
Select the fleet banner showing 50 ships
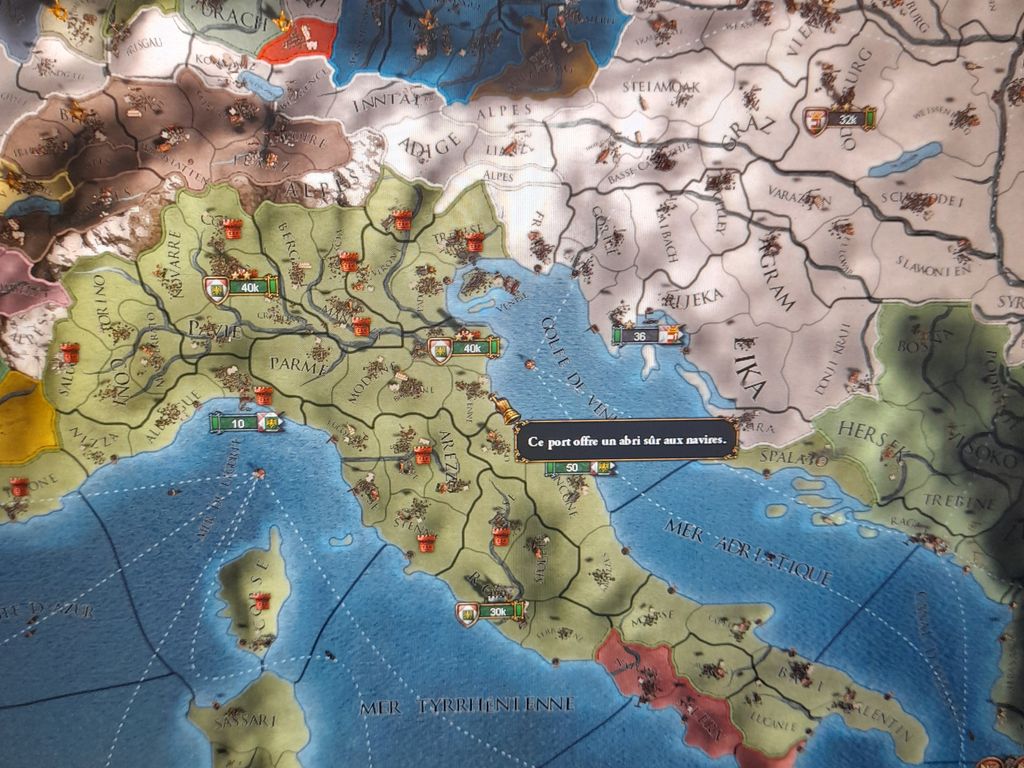click(x=579, y=467)
